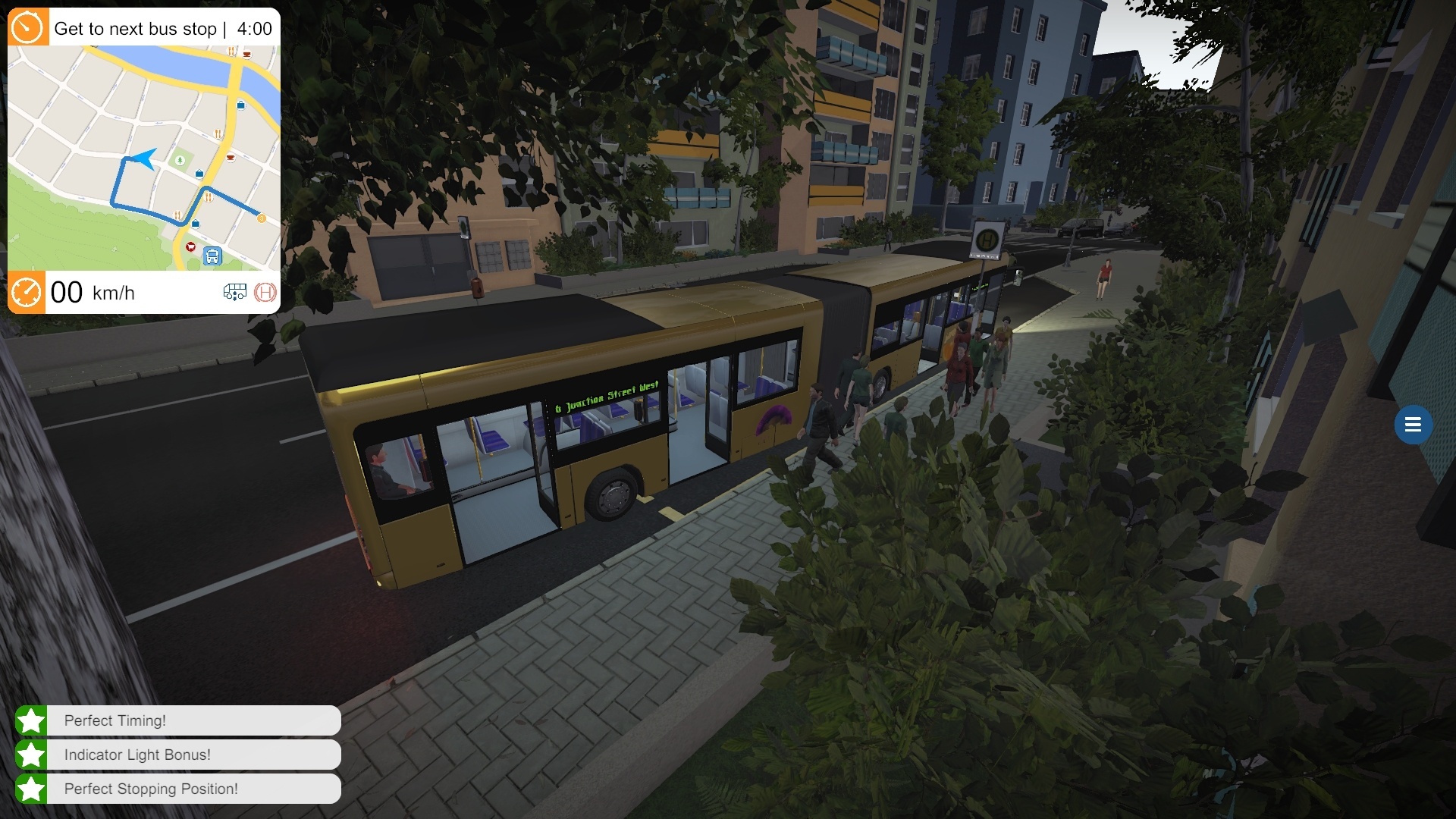The width and height of the screenshot is (1456, 819).
Task: Click the red shopping cart marker on the minimap
Action: pyautogui.click(x=190, y=247)
